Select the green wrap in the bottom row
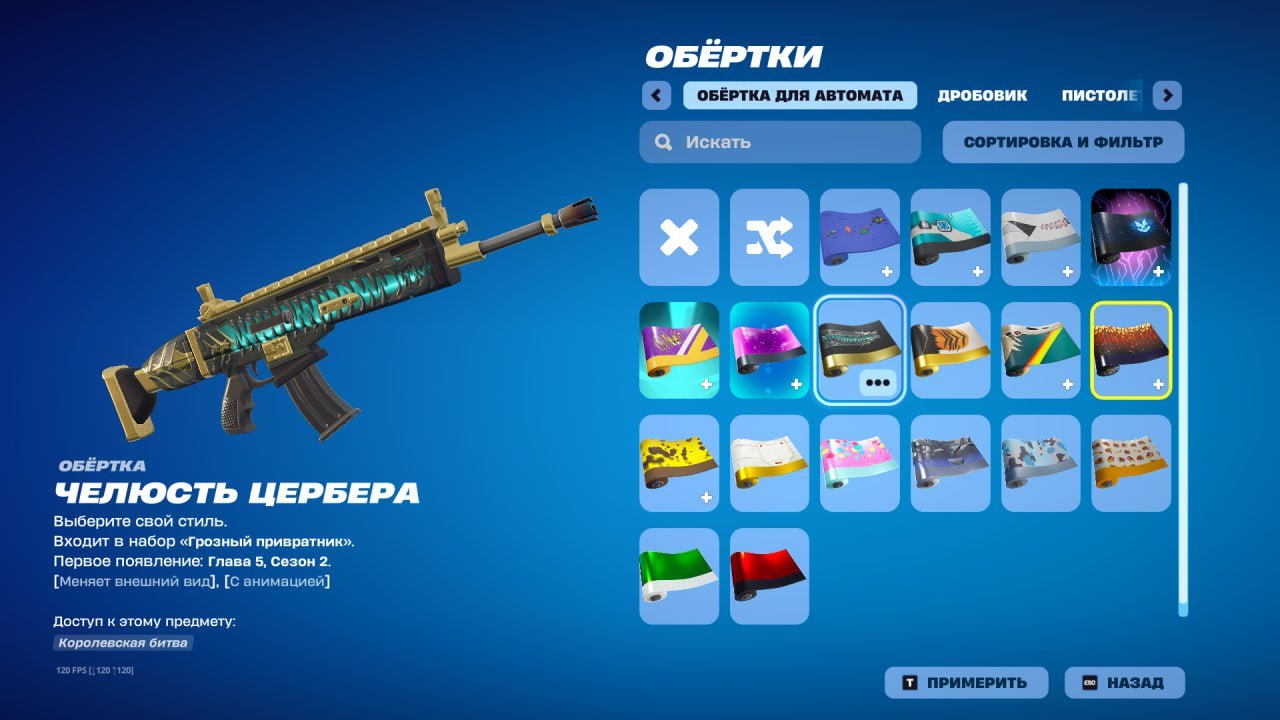The width and height of the screenshot is (1280, 720). [679, 576]
